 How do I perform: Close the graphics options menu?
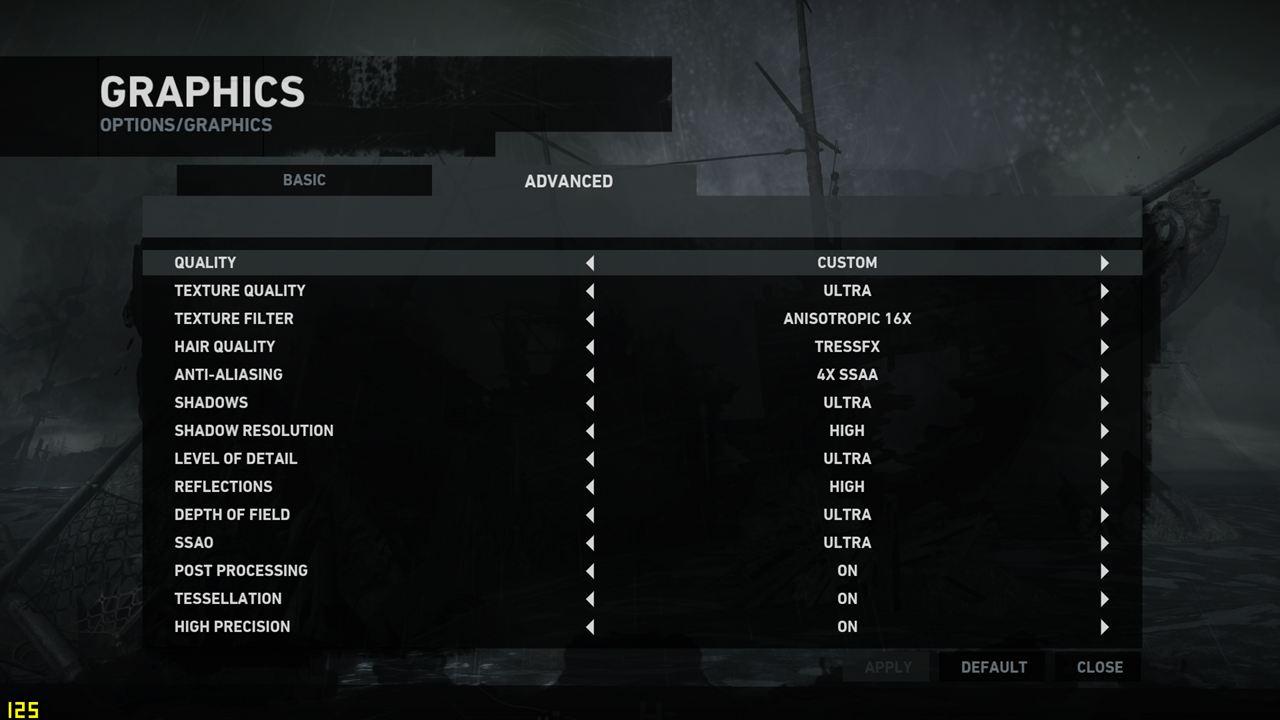tap(1099, 667)
